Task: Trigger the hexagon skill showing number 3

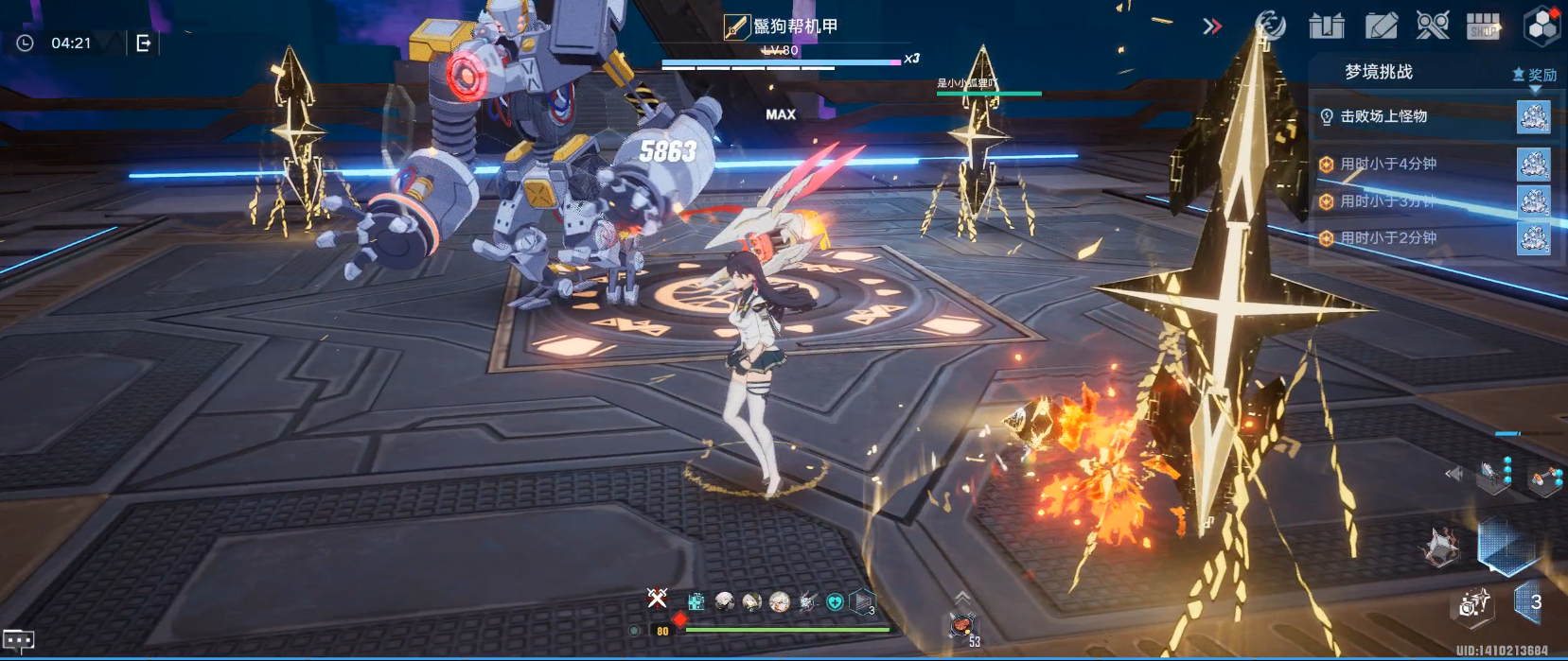Action: (x=1529, y=602)
